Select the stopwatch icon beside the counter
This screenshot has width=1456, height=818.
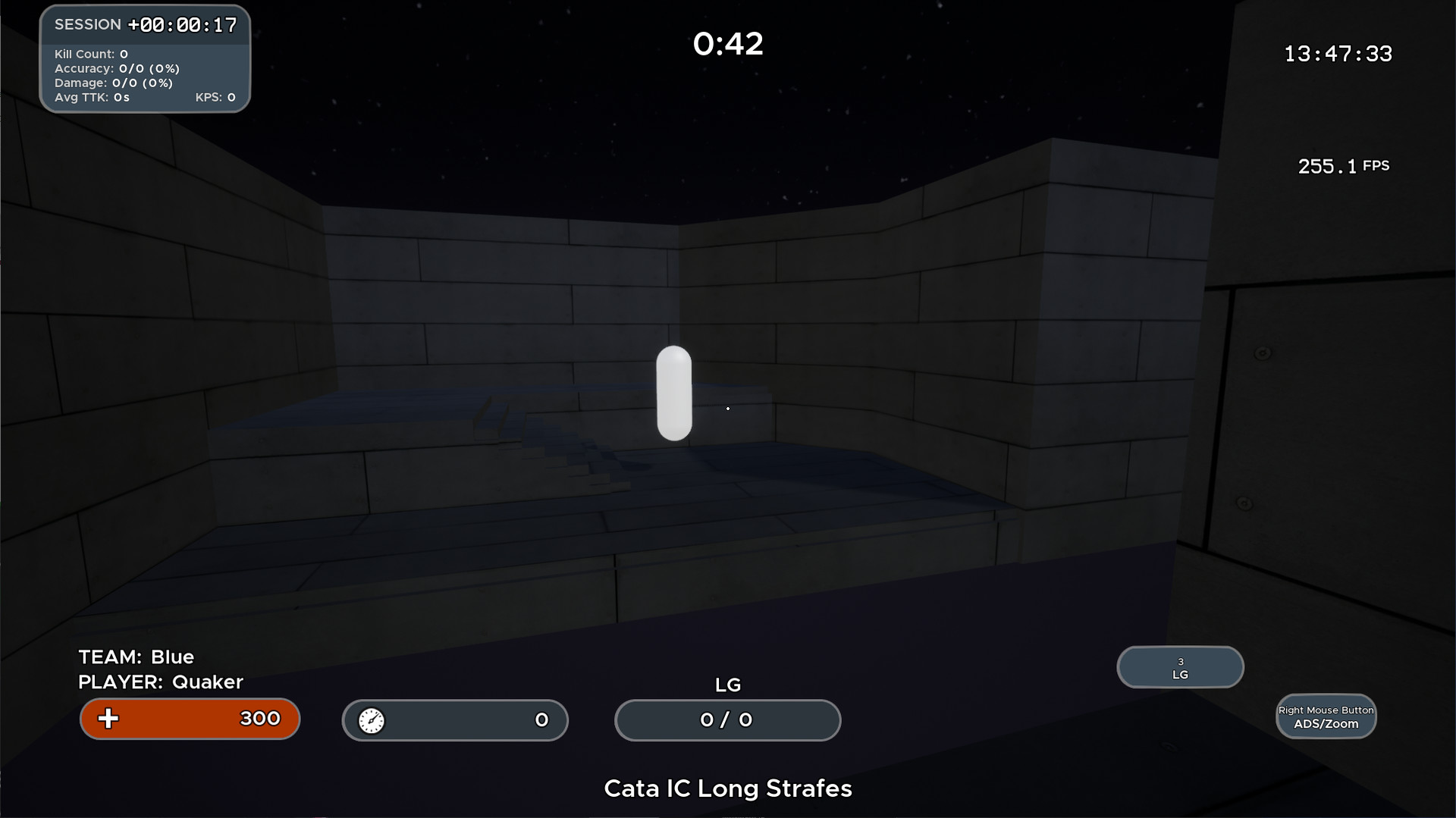click(372, 720)
